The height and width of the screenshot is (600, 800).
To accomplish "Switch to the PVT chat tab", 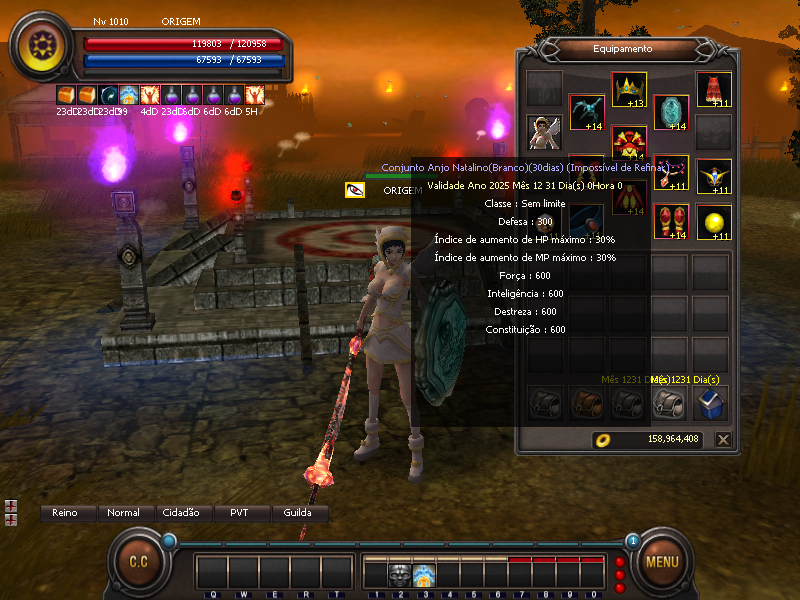I will pyautogui.click(x=241, y=513).
